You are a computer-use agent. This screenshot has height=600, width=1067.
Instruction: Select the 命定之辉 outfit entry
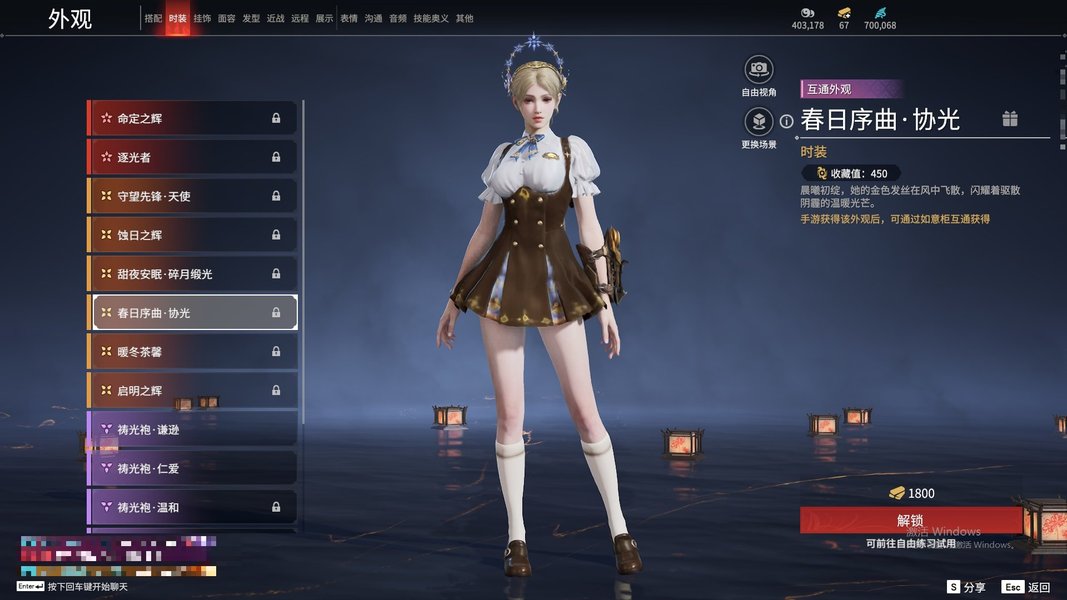tap(192, 118)
